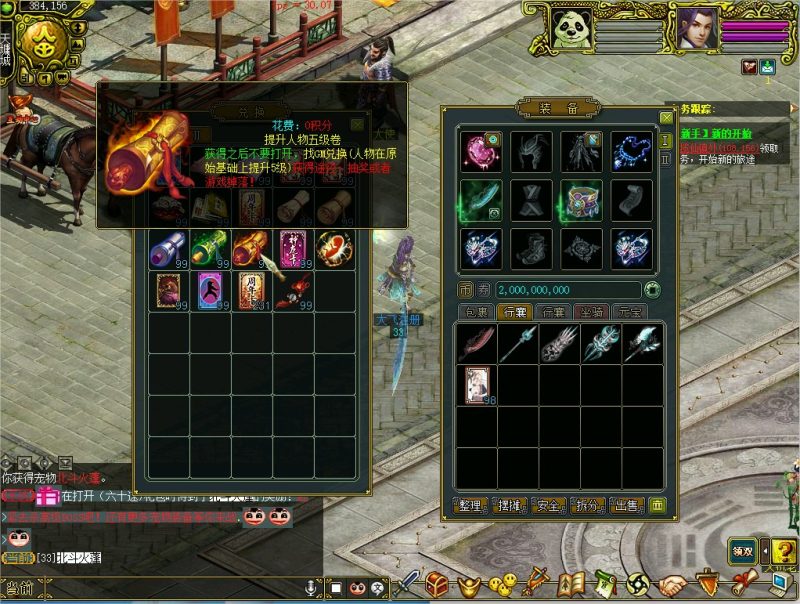Select the green scroll in exchange shop

(x=210, y=248)
